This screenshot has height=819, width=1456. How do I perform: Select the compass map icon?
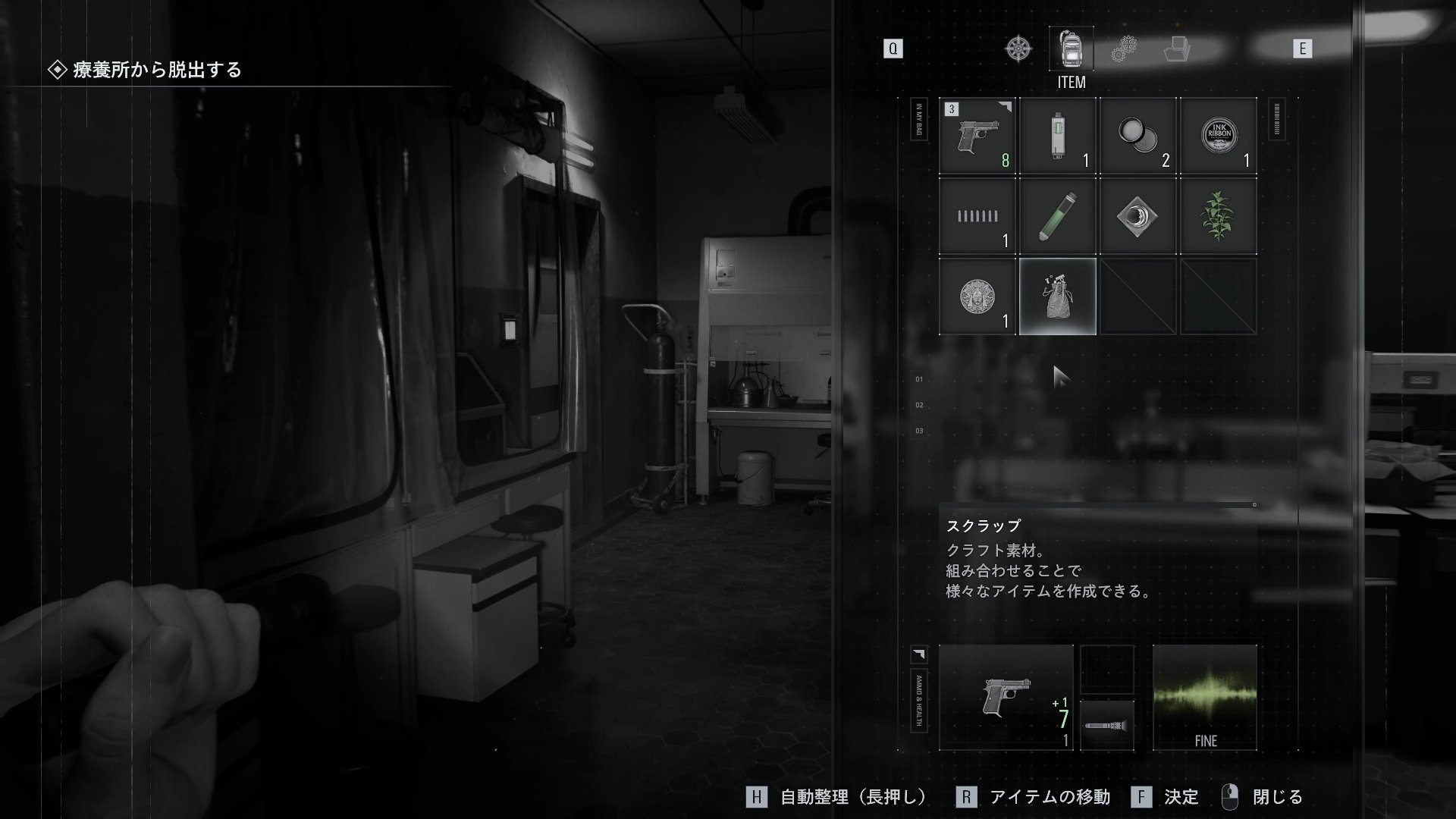tap(1017, 48)
